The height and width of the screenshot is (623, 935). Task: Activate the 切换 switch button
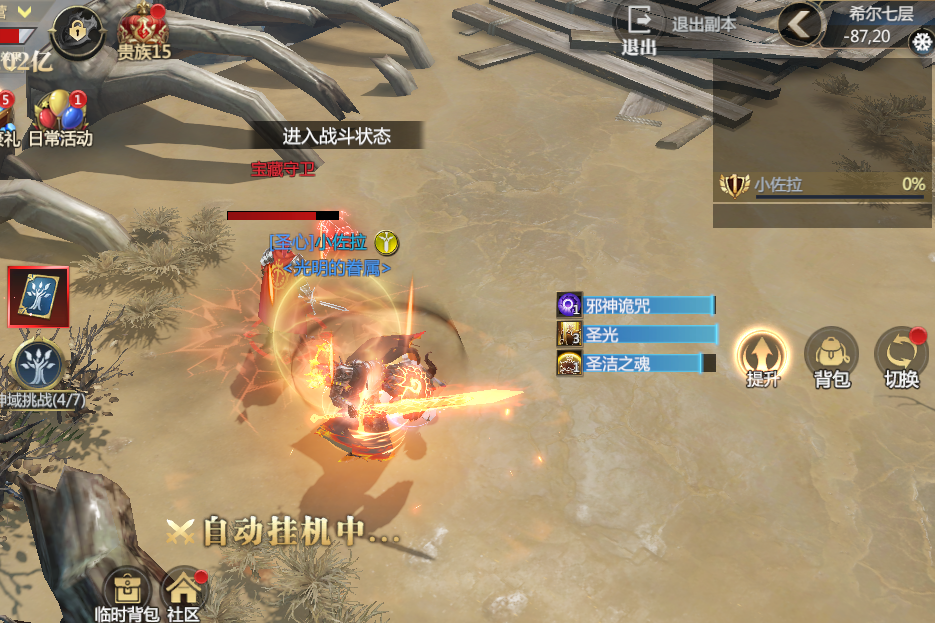(901, 357)
